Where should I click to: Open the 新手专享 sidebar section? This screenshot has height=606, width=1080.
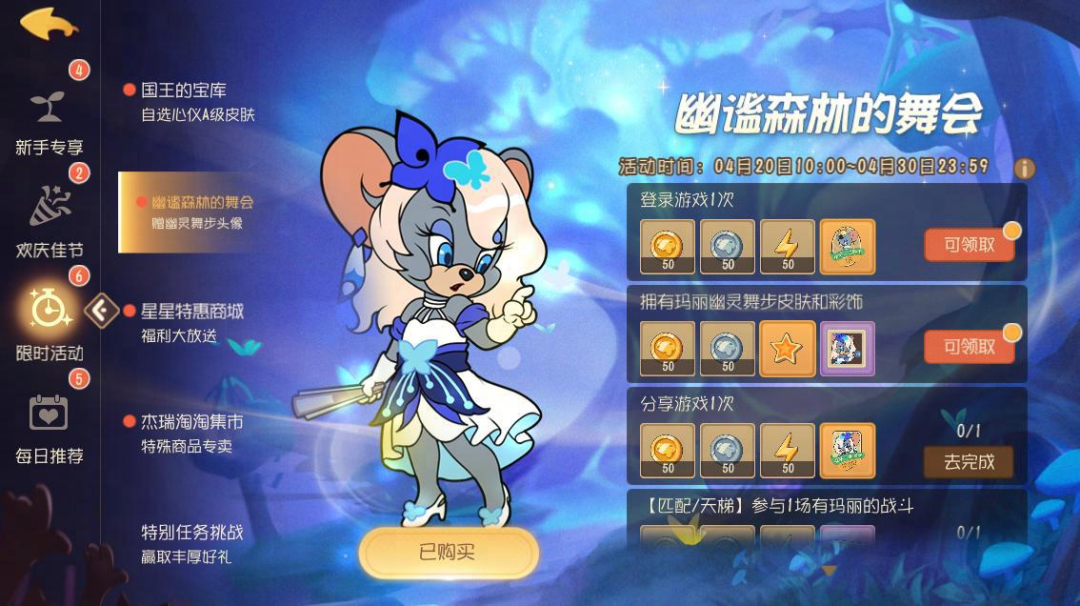click(x=48, y=120)
